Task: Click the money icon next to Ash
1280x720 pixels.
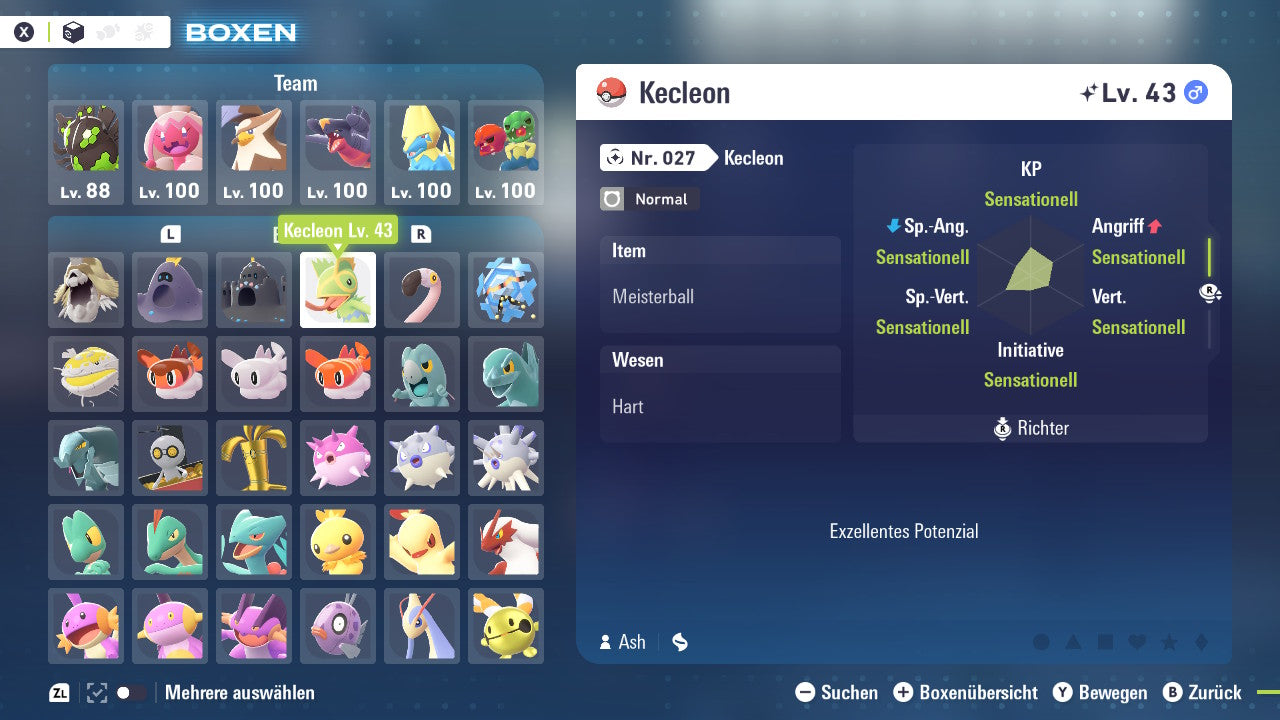Action: pyautogui.click(x=679, y=642)
